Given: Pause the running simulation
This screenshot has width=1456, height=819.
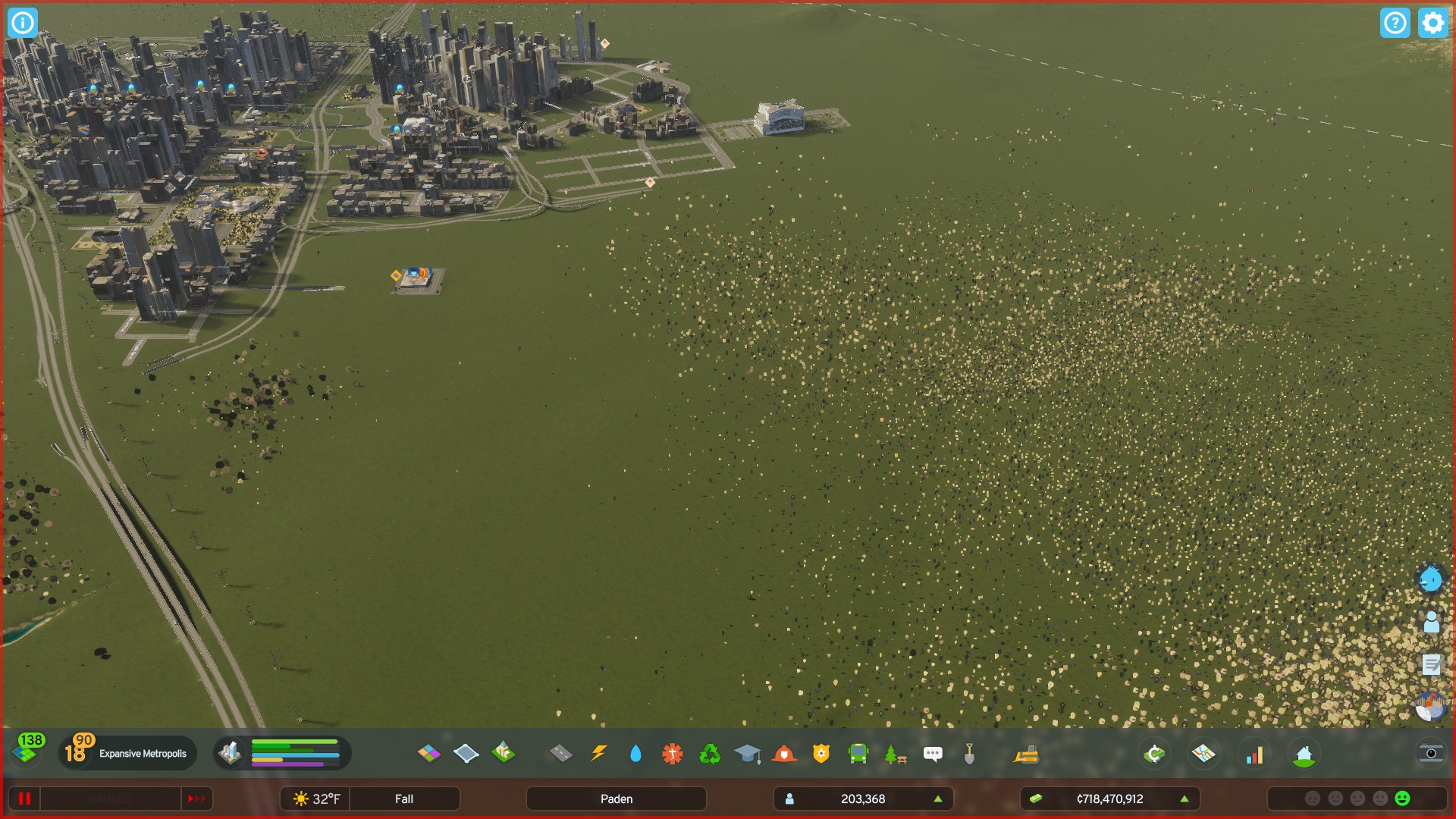Looking at the screenshot, I should pyautogui.click(x=25, y=799).
